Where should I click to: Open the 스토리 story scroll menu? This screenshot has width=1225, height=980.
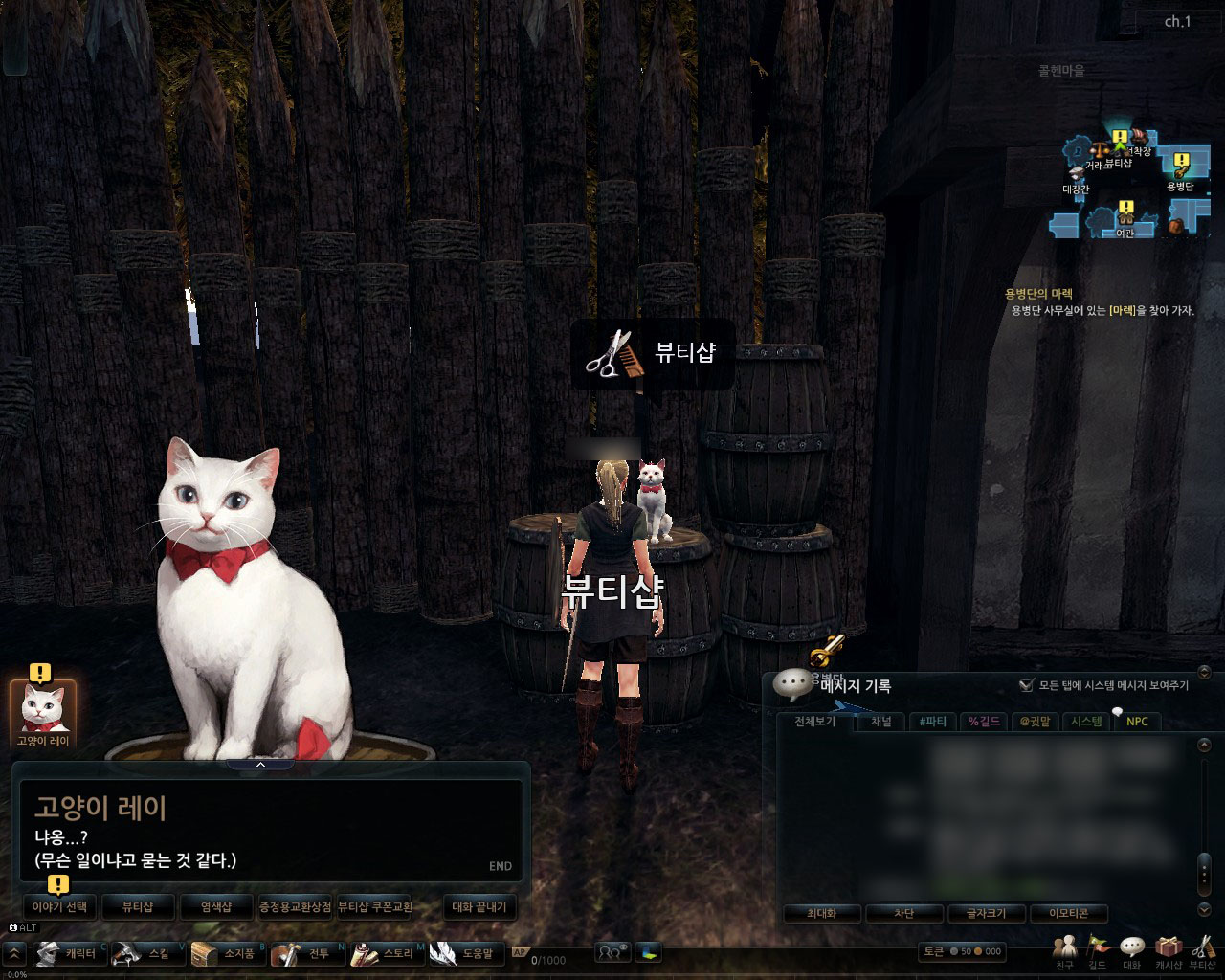386,953
